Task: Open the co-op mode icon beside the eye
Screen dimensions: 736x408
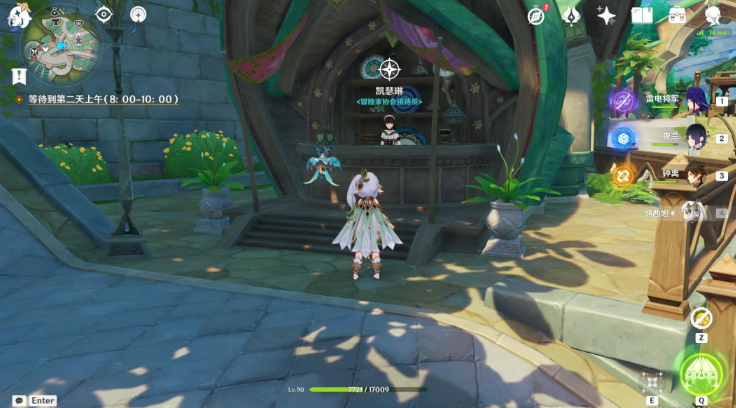Action: tap(138, 14)
